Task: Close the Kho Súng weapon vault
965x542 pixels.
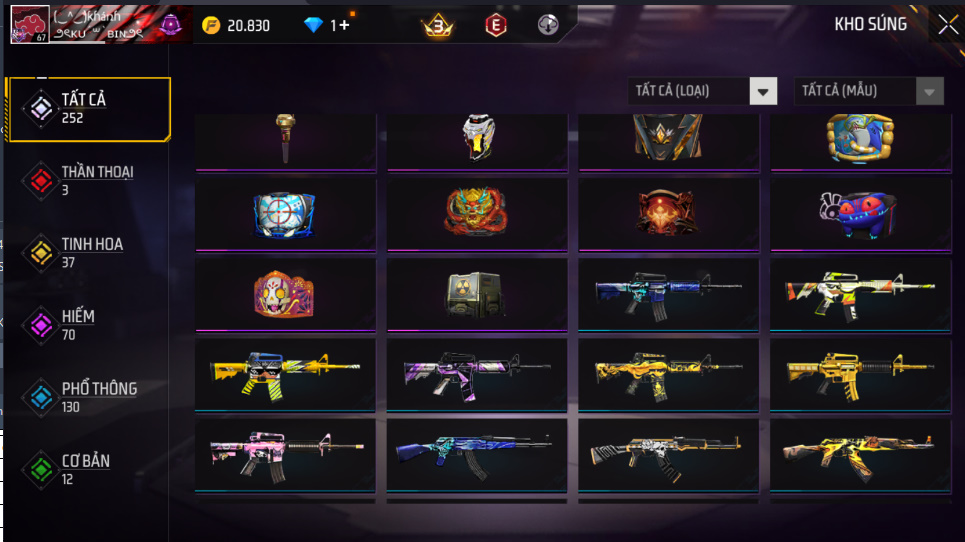Action: pyautogui.click(x=947, y=25)
